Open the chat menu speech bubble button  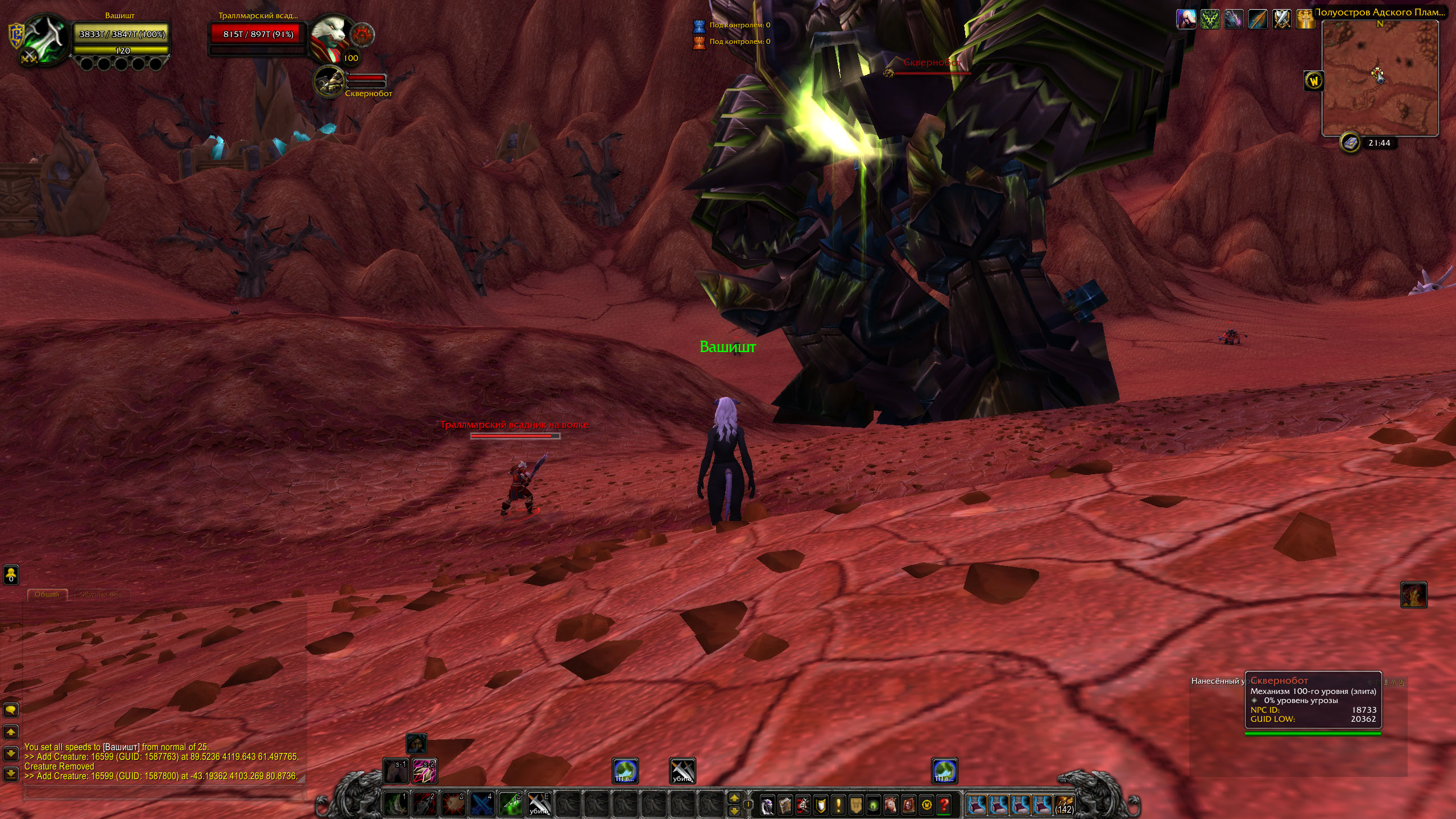[x=11, y=710]
